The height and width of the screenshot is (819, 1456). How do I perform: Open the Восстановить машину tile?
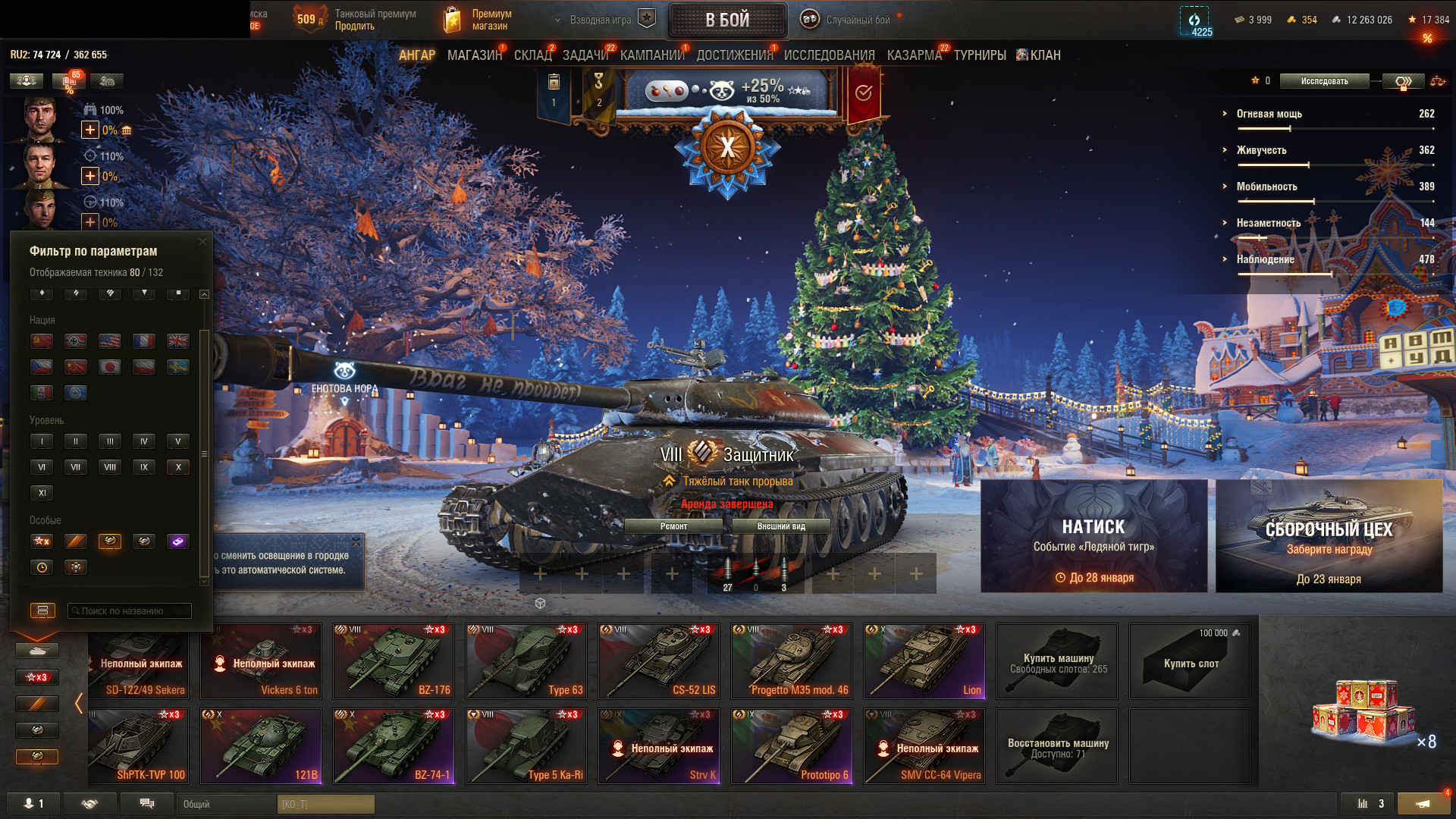[x=1057, y=746]
